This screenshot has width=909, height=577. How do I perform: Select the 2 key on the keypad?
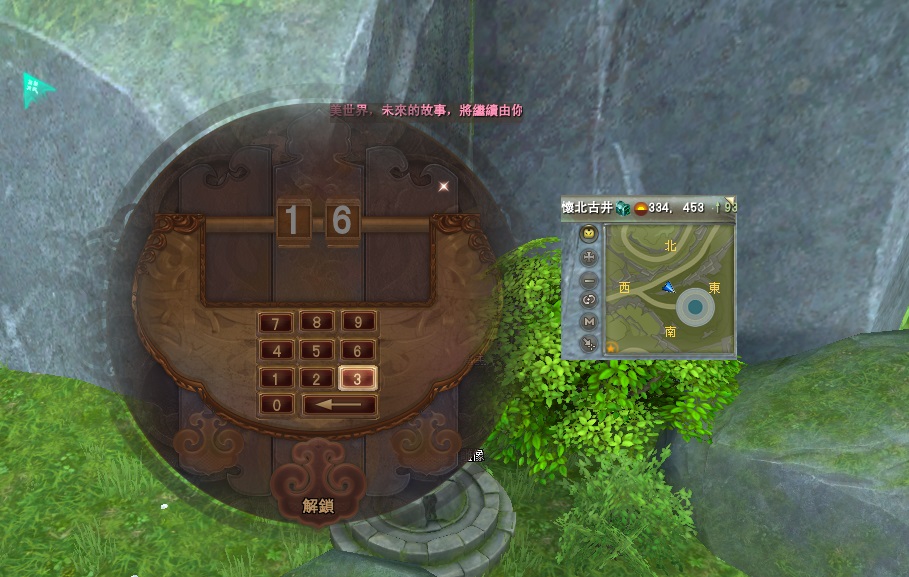point(317,379)
